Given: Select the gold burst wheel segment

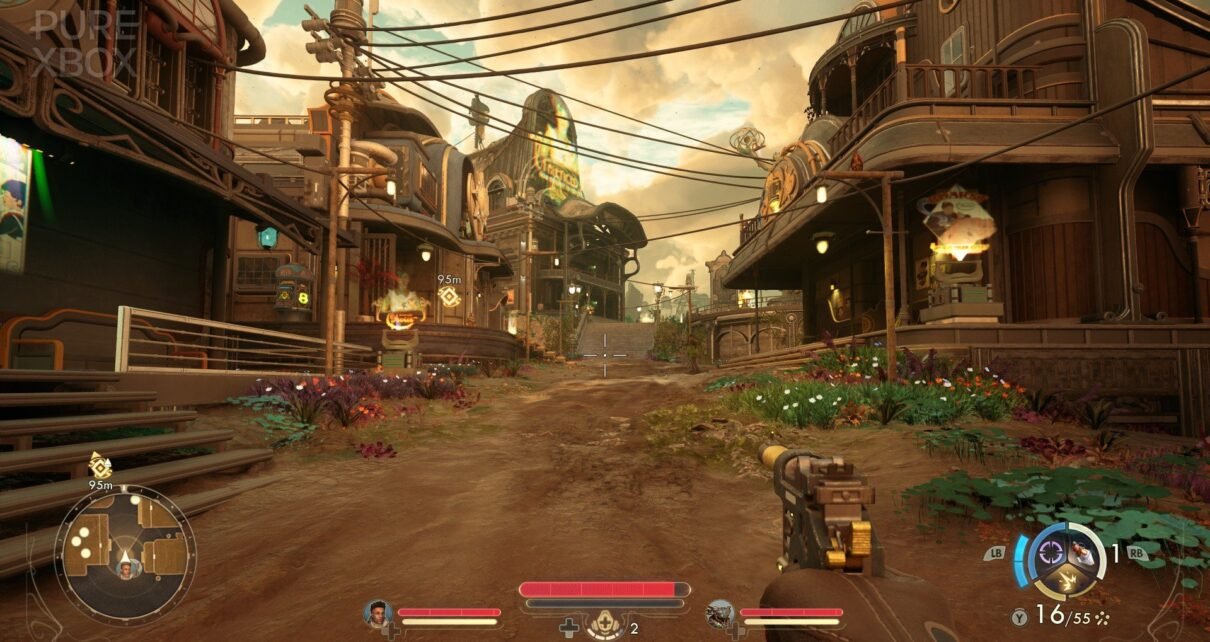Looking at the screenshot, I should [x=1065, y=578].
